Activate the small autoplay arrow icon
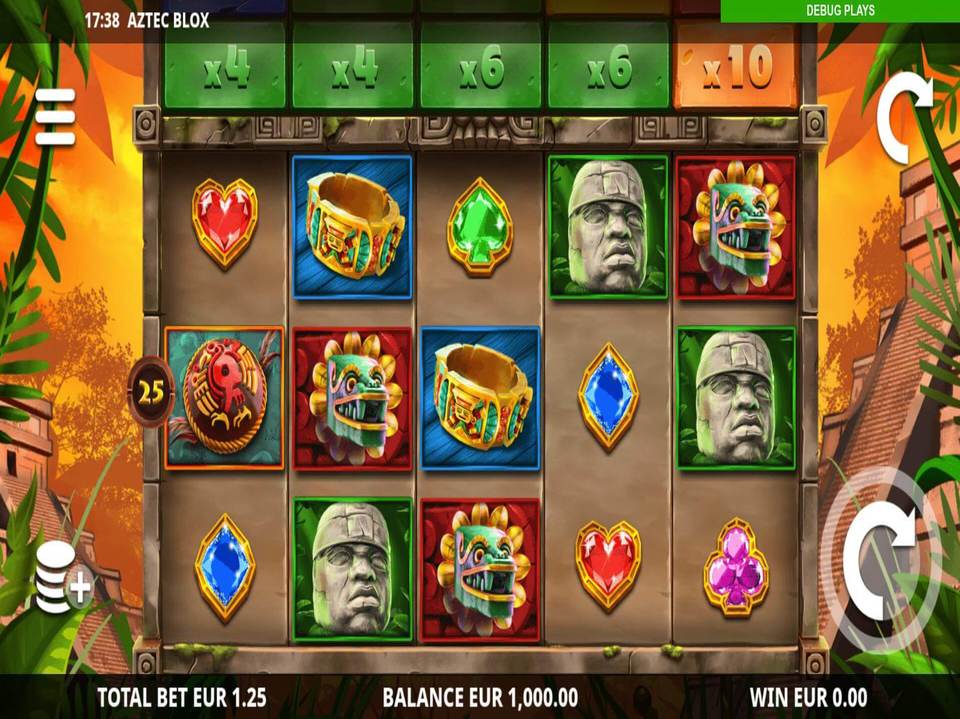The image size is (960, 719). [904, 116]
